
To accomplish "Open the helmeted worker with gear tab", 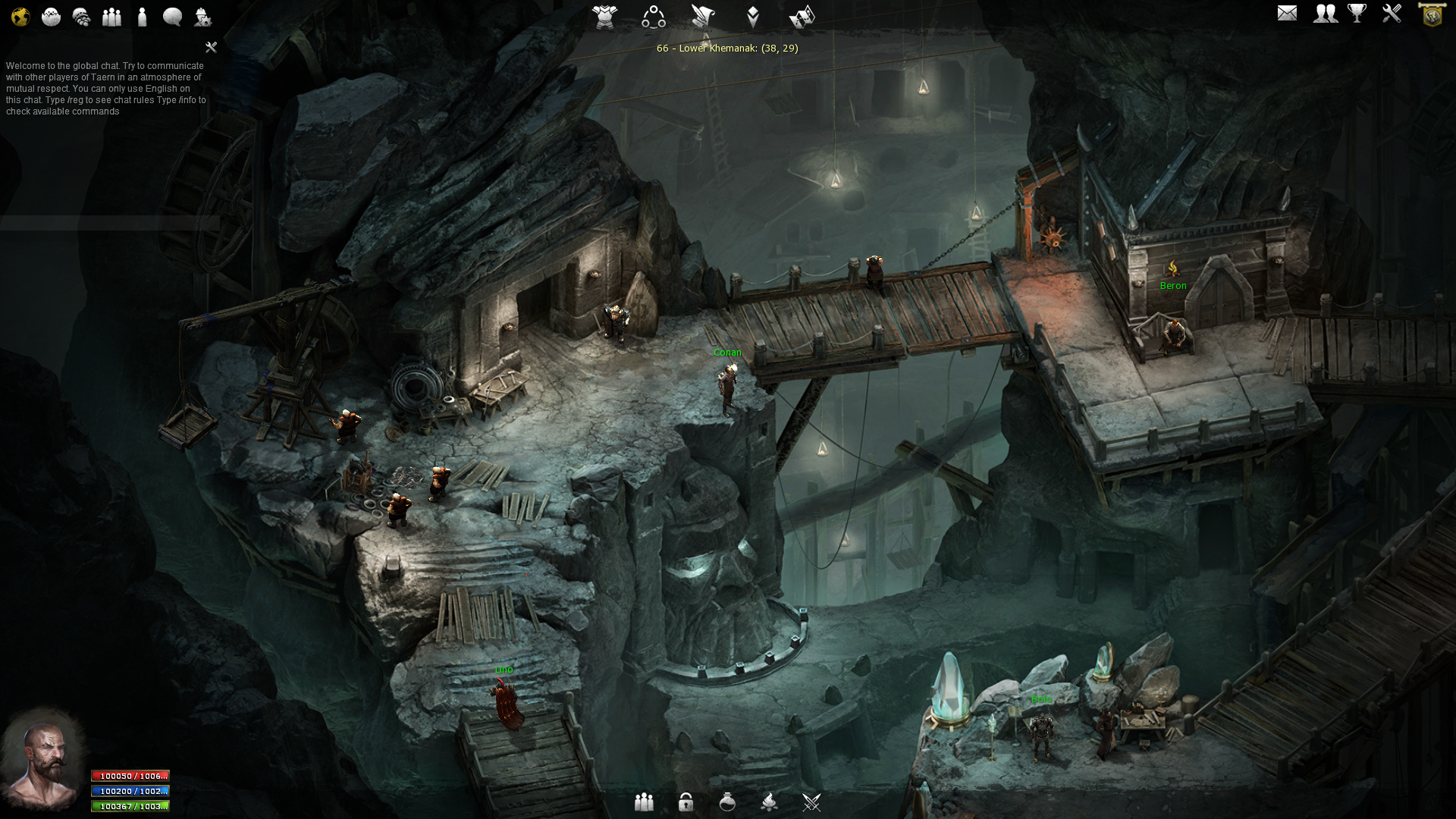I will (202, 17).
